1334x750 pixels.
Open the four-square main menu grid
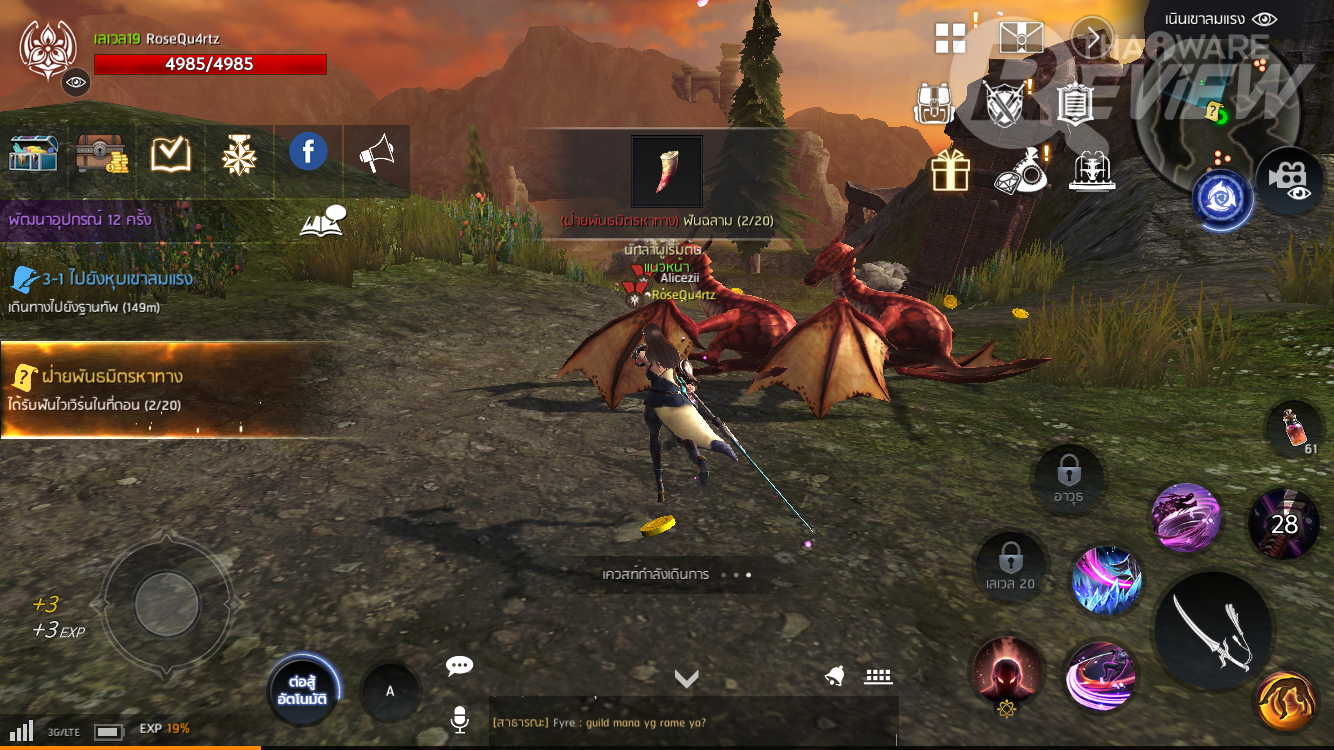(x=950, y=38)
